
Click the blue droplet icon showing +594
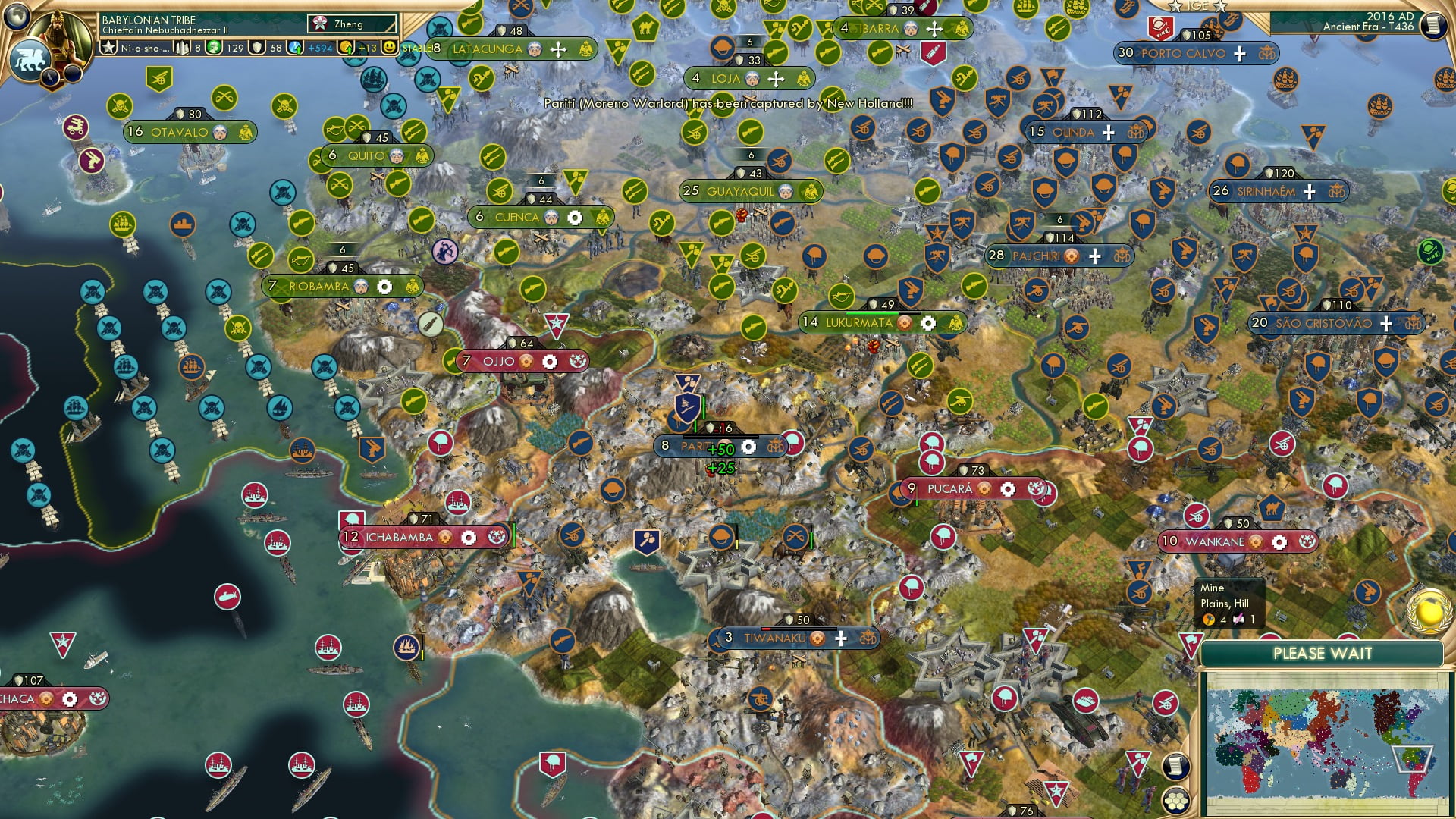pos(296,47)
